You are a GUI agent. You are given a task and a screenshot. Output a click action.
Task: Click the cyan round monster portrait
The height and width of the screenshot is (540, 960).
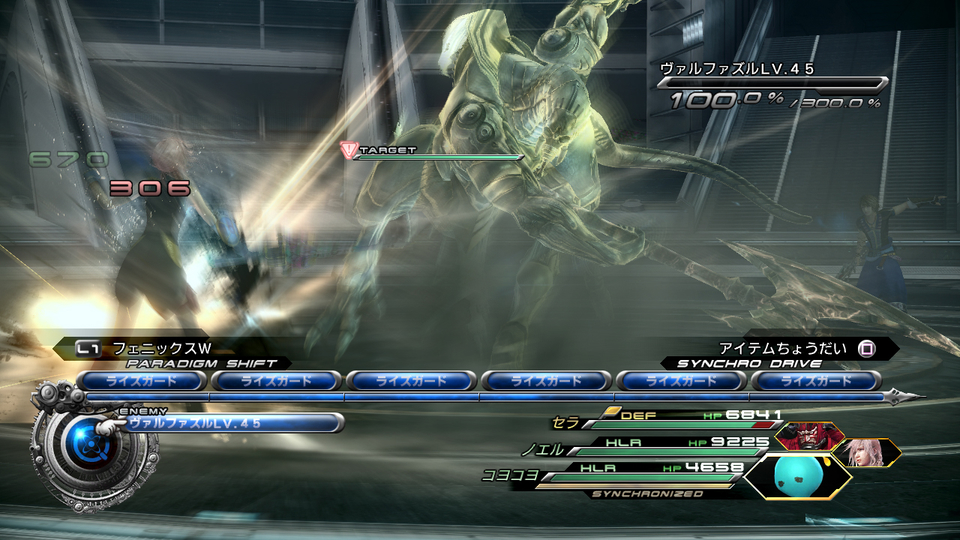tap(798, 476)
